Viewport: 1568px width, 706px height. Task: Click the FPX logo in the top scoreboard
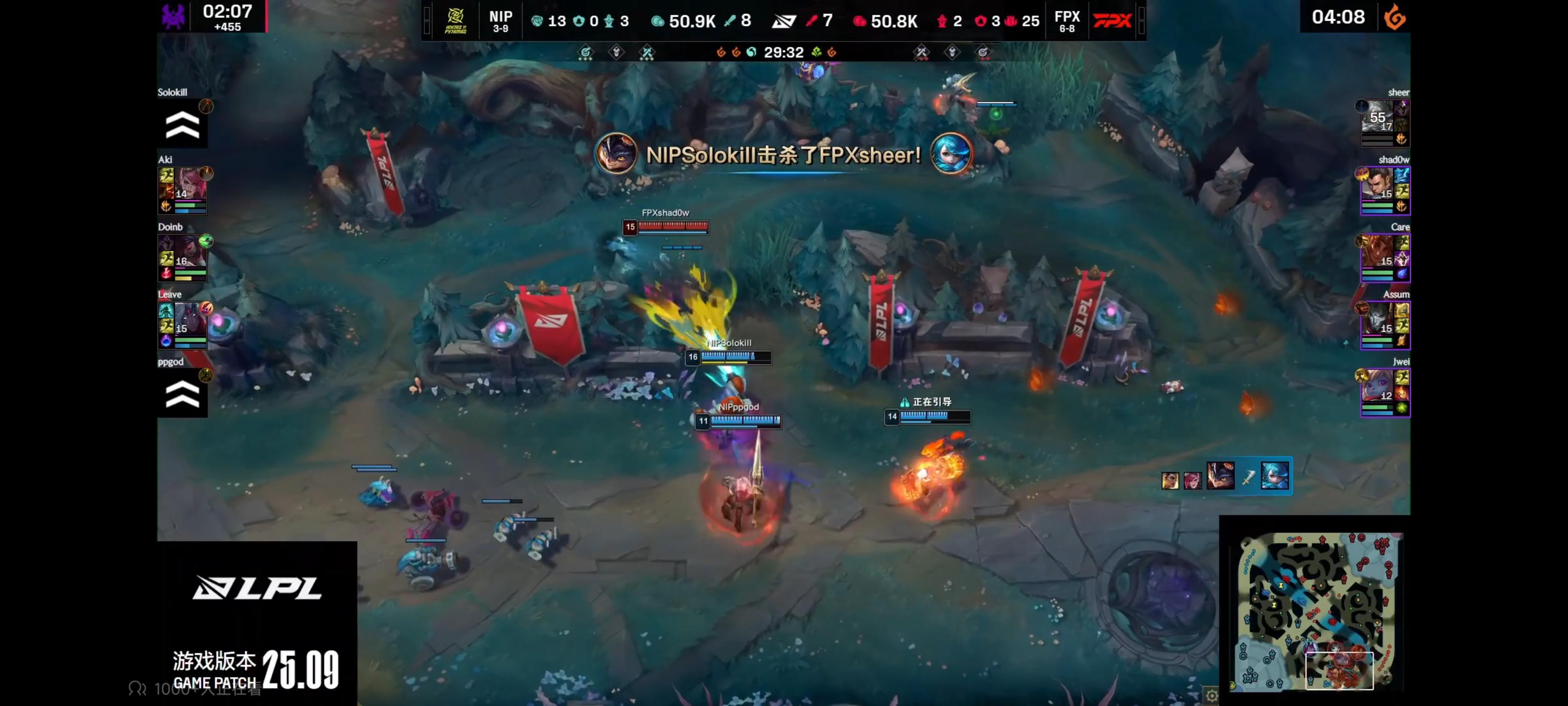1112,20
